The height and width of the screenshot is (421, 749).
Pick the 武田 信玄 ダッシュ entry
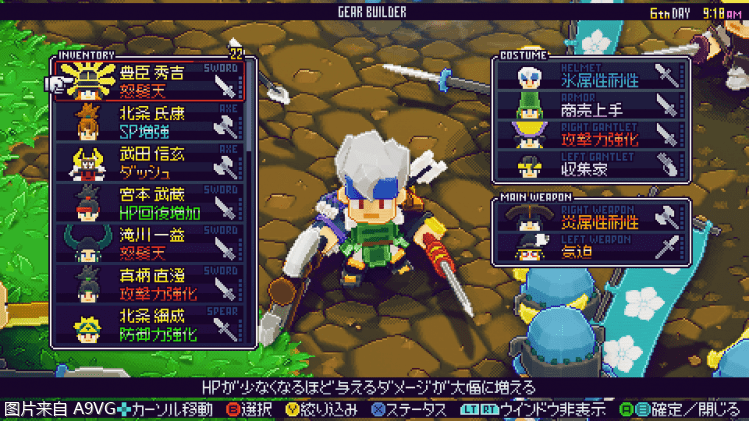[150, 163]
